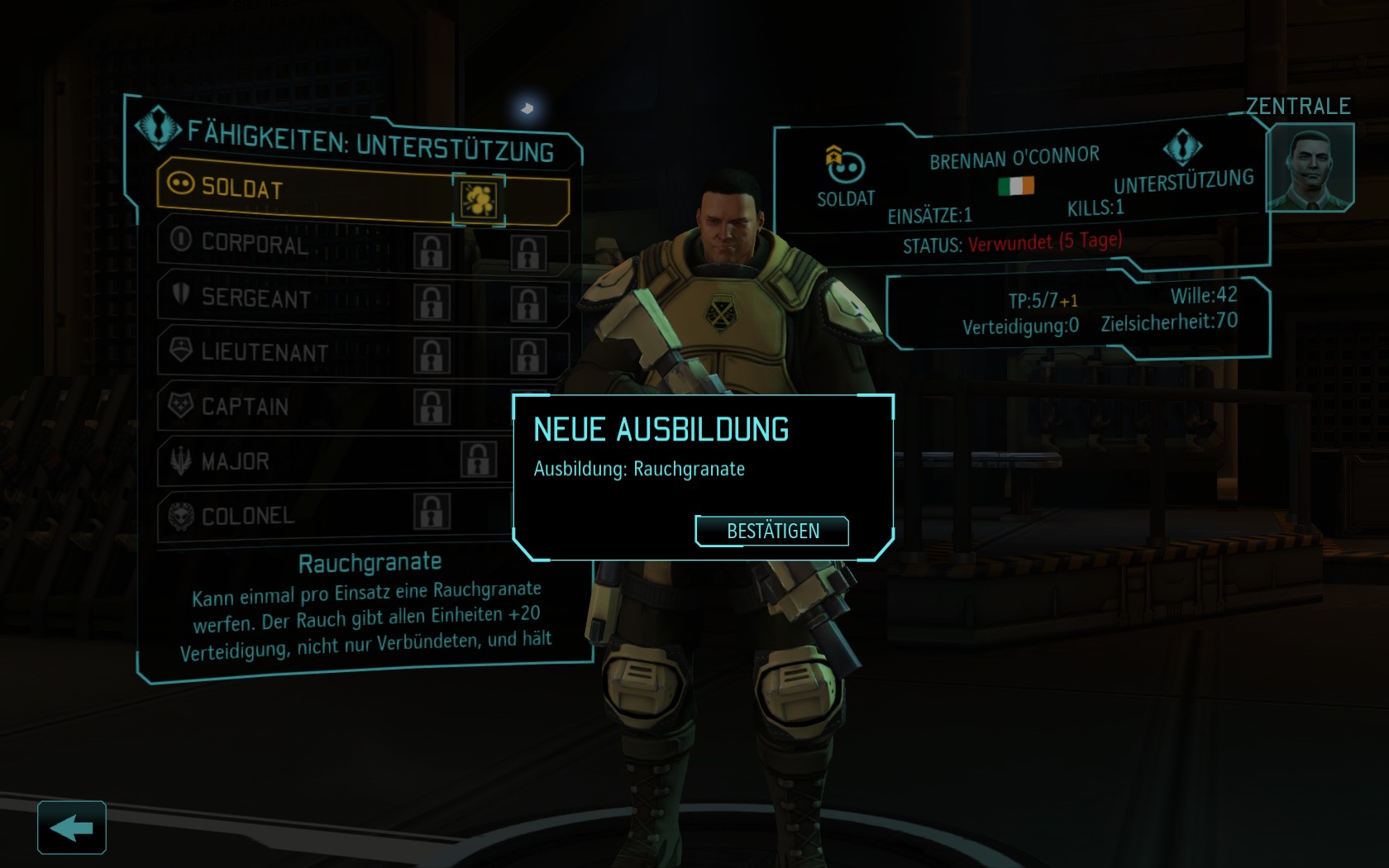This screenshot has width=1389, height=868.
Task: Open the Zentrale officer portrait
Action: point(1309,168)
